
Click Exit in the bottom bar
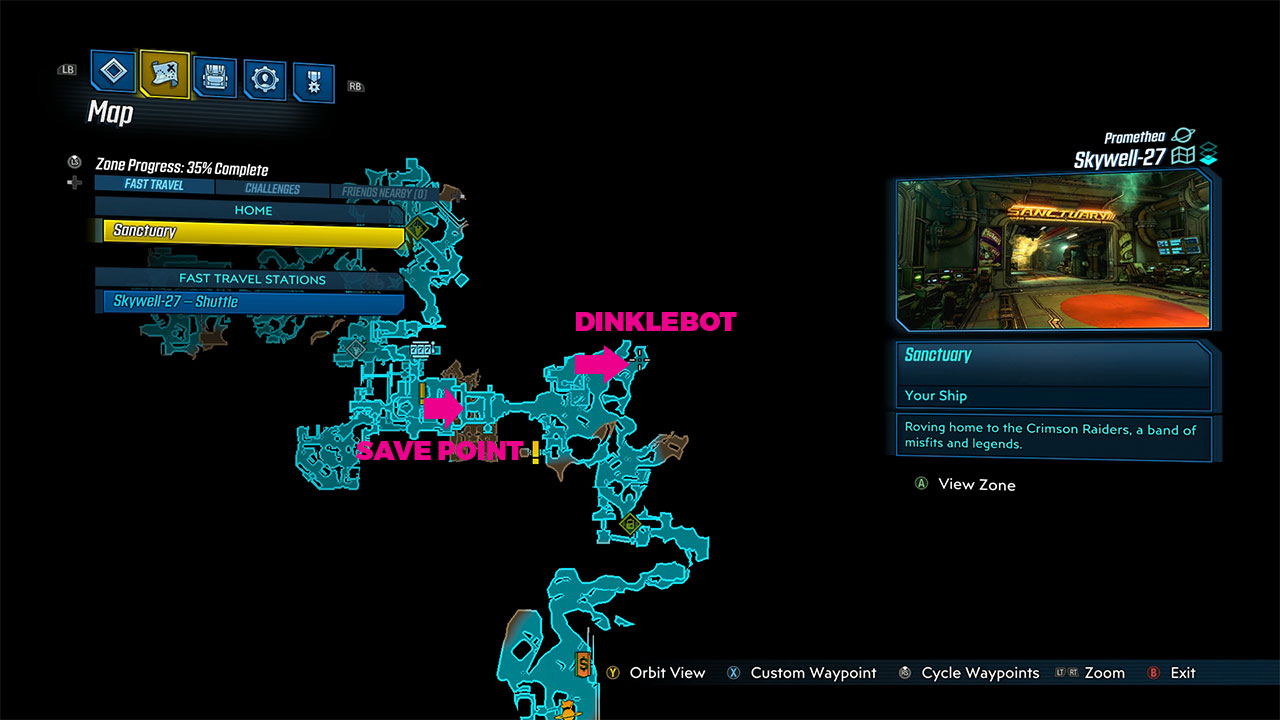(x=1183, y=673)
